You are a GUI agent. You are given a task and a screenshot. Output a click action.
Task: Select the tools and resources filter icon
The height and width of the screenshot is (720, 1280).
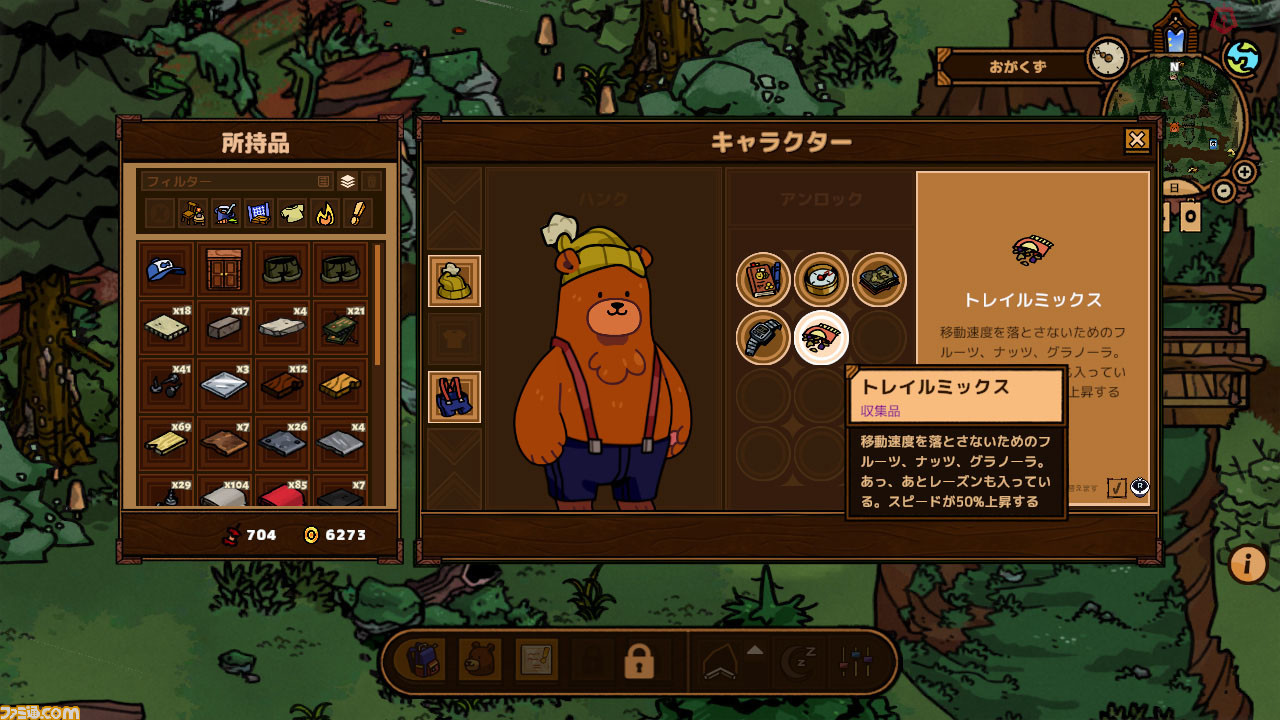[225, 211]
